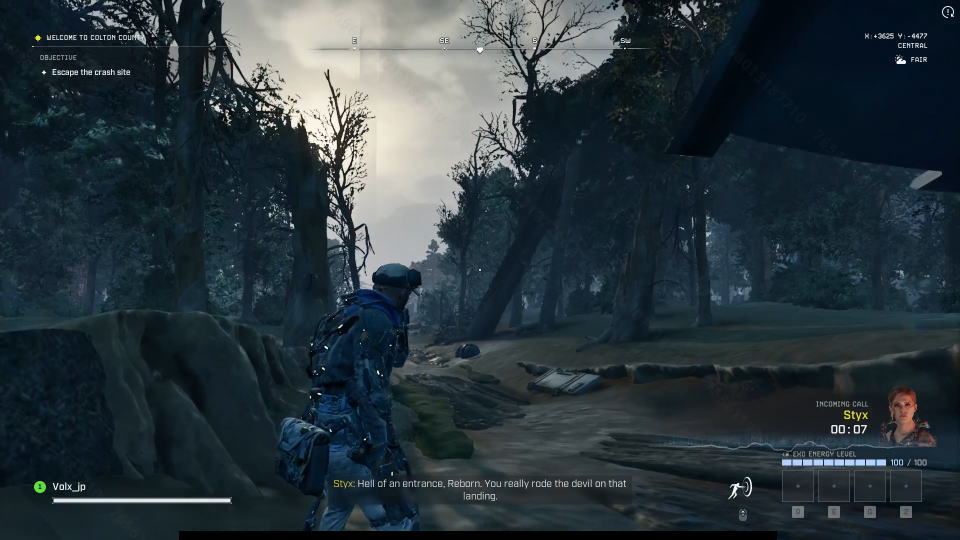Click the Styx caller portrait
Viewport: 960px width, 540px height.
(x=908, y=416)
